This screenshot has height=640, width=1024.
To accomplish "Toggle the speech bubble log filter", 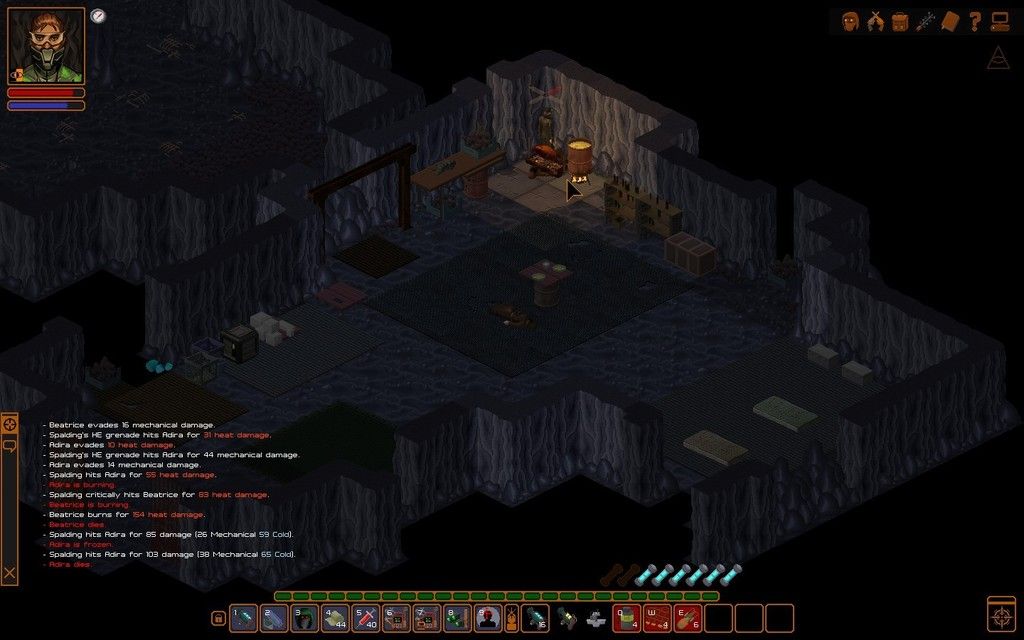I will [10, 446].
